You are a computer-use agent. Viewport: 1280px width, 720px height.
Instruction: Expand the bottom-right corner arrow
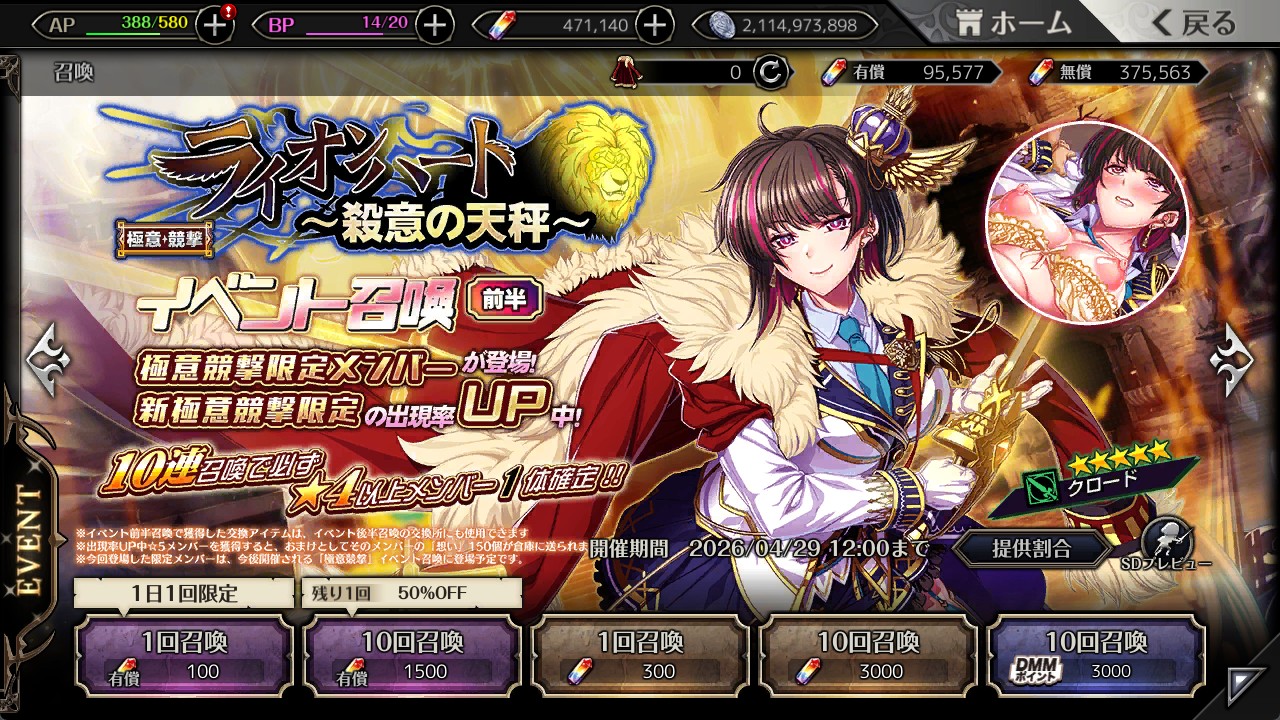(1246, 683)
